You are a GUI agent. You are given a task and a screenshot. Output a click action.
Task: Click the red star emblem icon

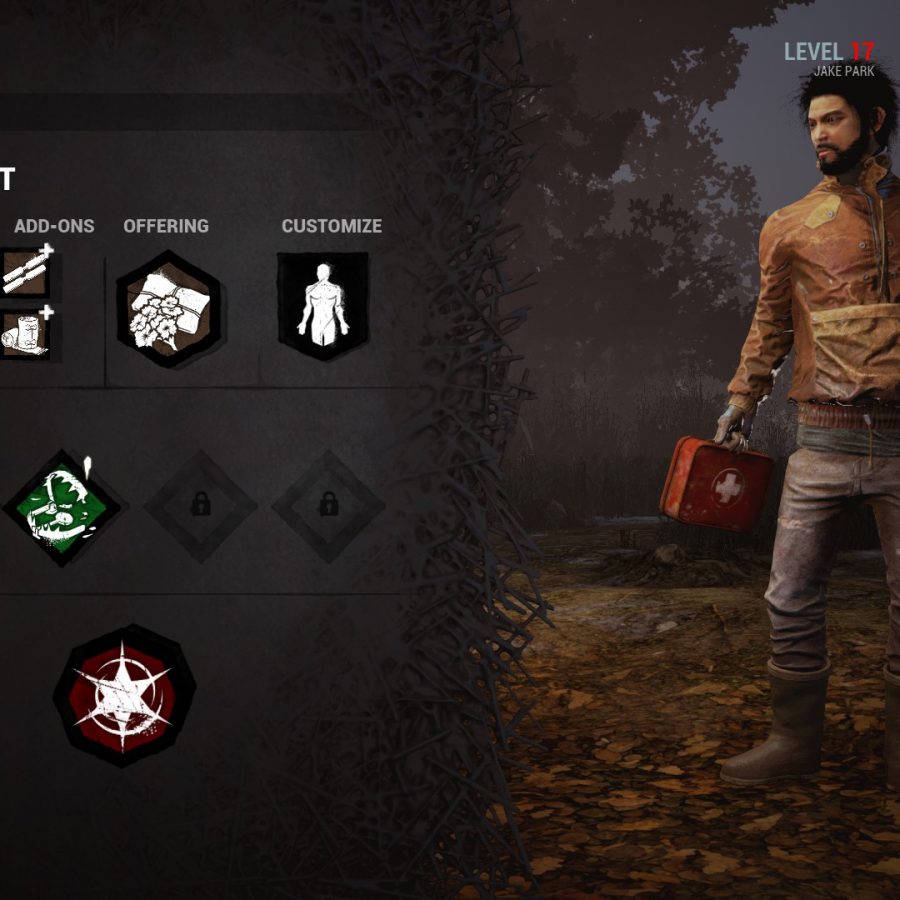(124, 696)
